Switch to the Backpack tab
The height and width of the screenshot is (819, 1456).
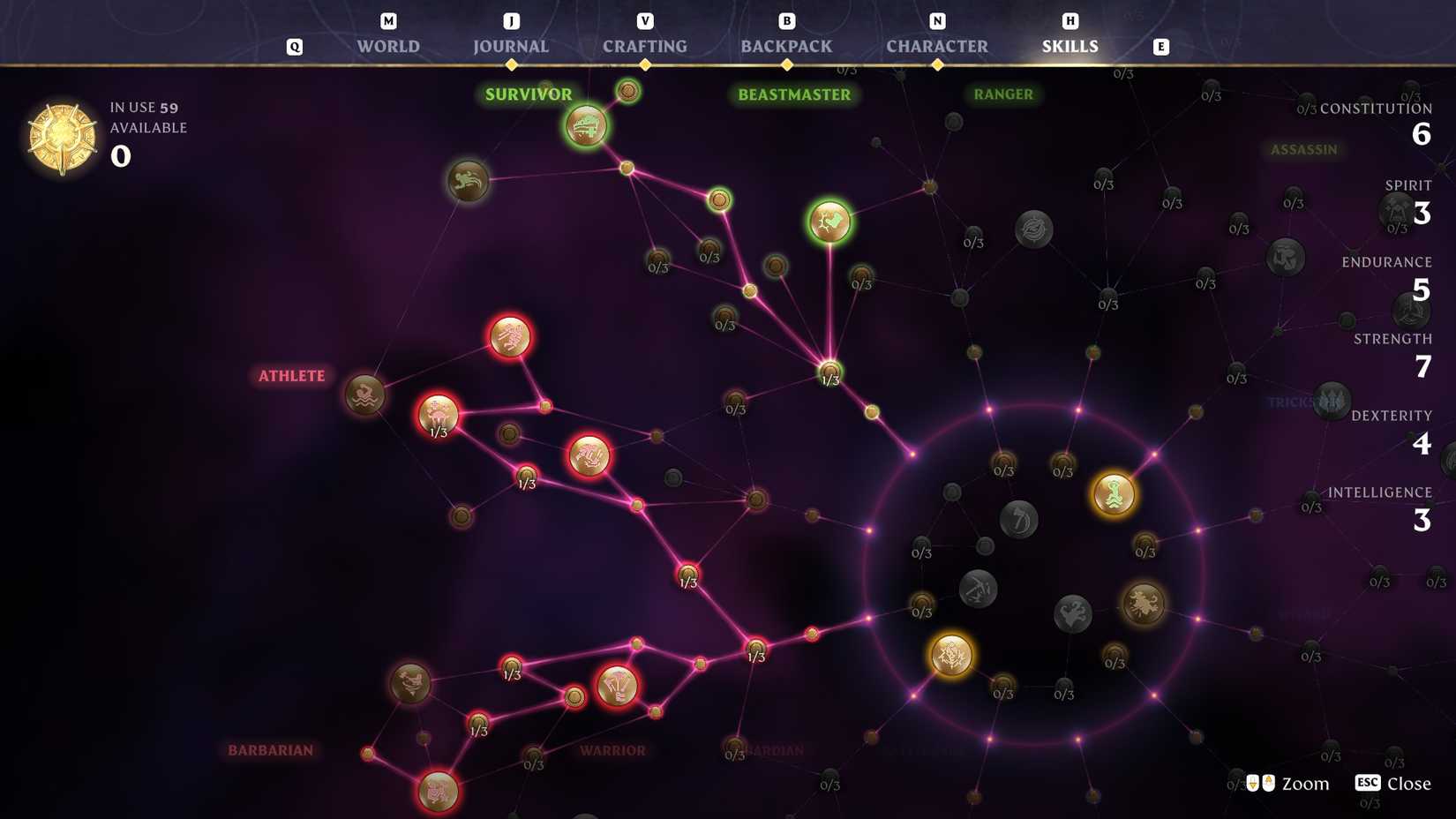pos(784,46)
